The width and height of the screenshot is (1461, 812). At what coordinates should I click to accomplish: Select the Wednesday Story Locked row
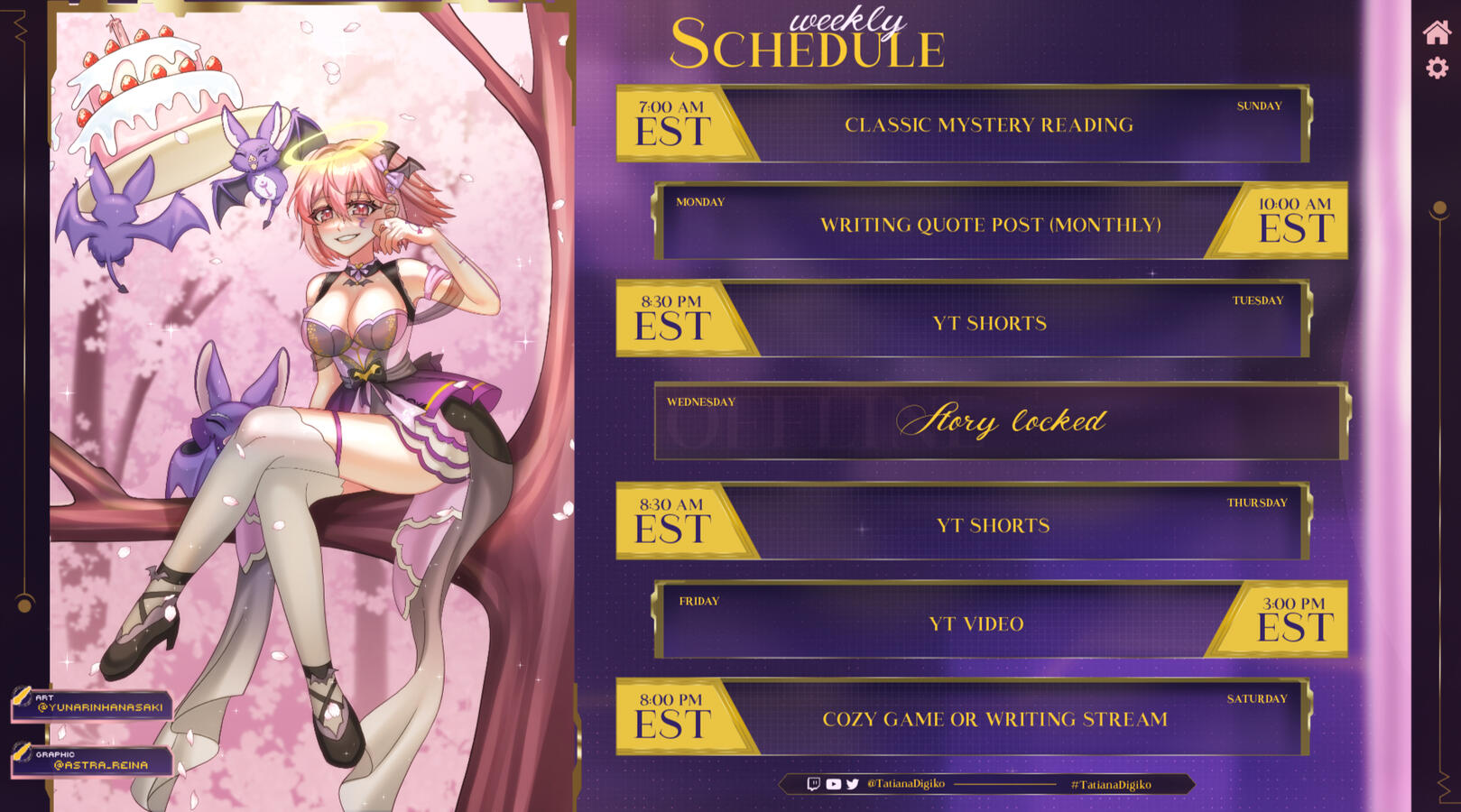1001,421
